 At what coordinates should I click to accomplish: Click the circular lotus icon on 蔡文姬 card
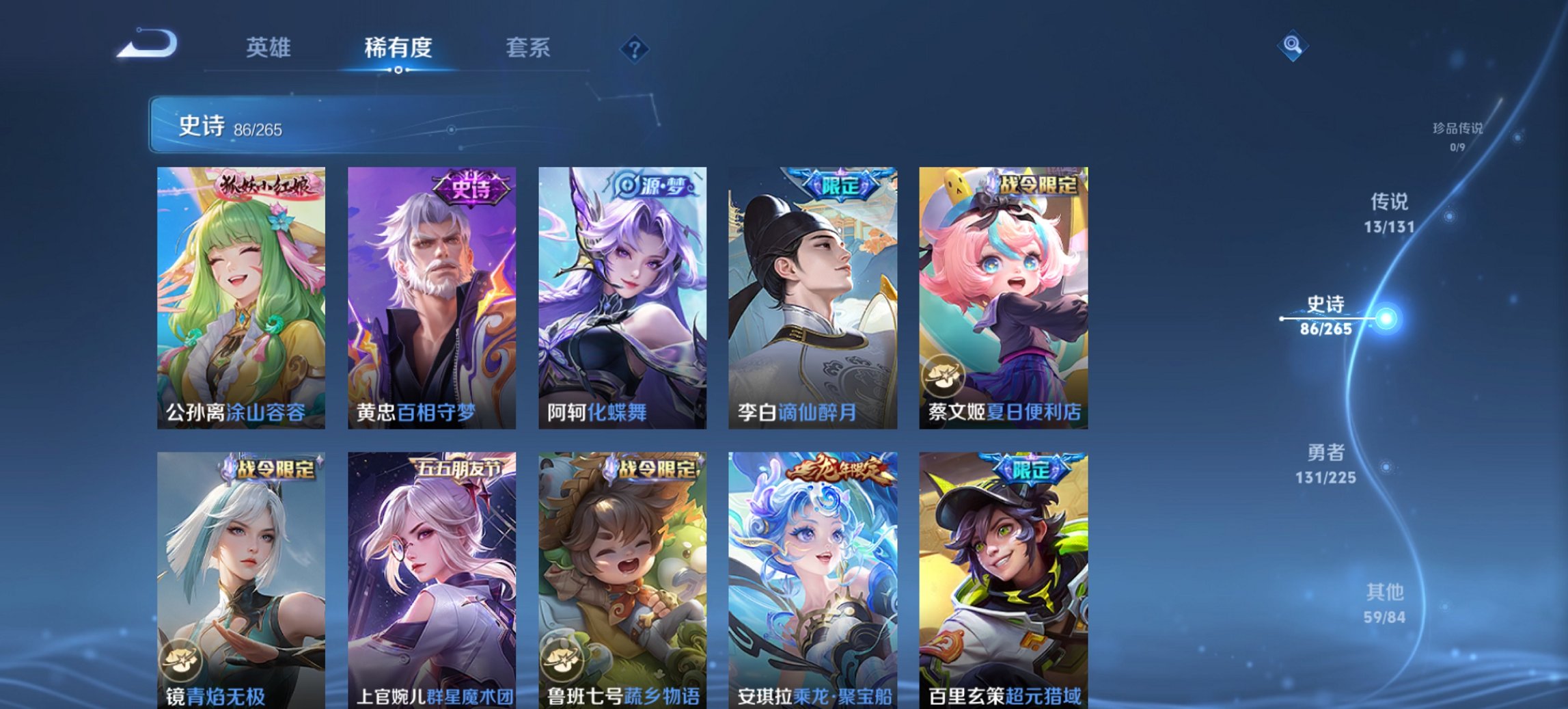pos(944,373)
